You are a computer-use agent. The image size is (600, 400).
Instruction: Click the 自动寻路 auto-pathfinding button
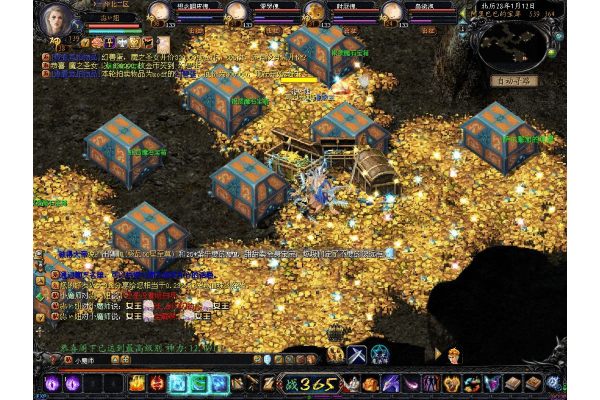pyautogui.click(x=515, y=81)
